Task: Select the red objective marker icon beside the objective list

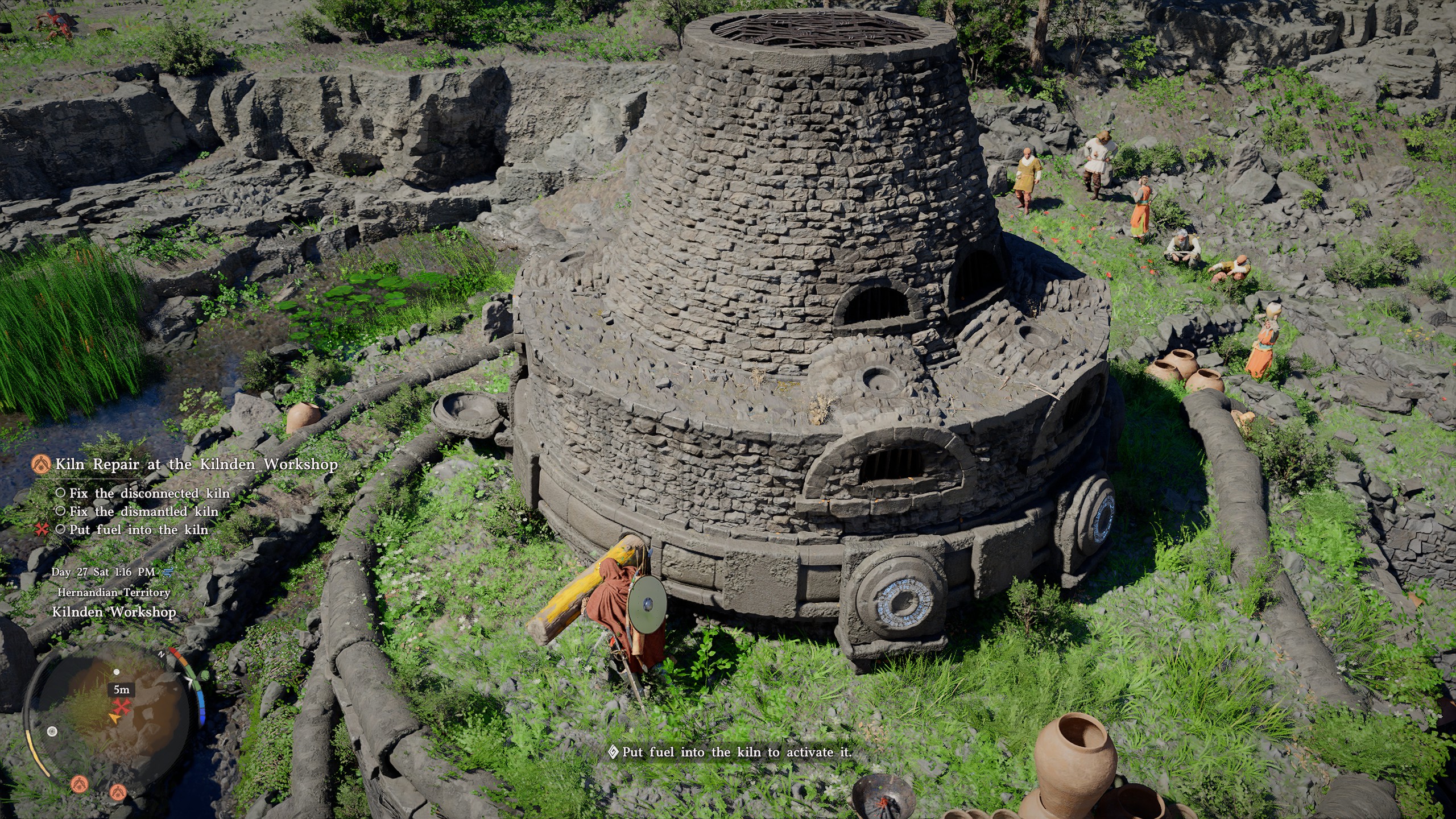Action: tap(40, 529)
